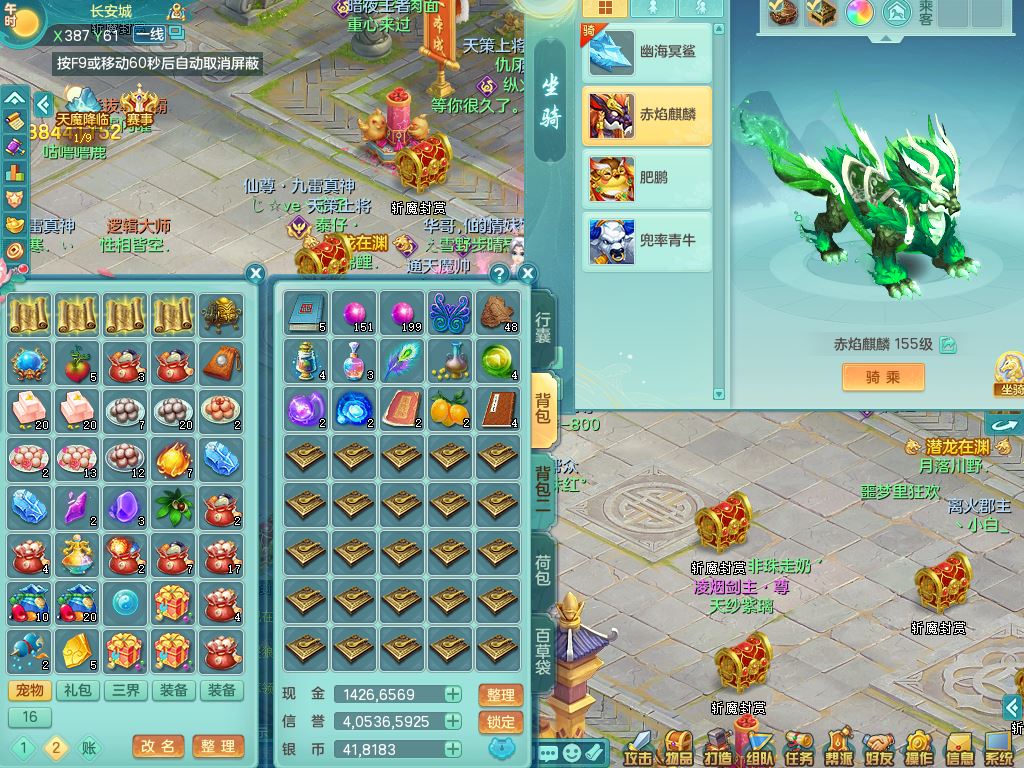The height and width of the screenshot is (768, 1024).
Task: Click the 骑乘 ride button
Action: 882,377
